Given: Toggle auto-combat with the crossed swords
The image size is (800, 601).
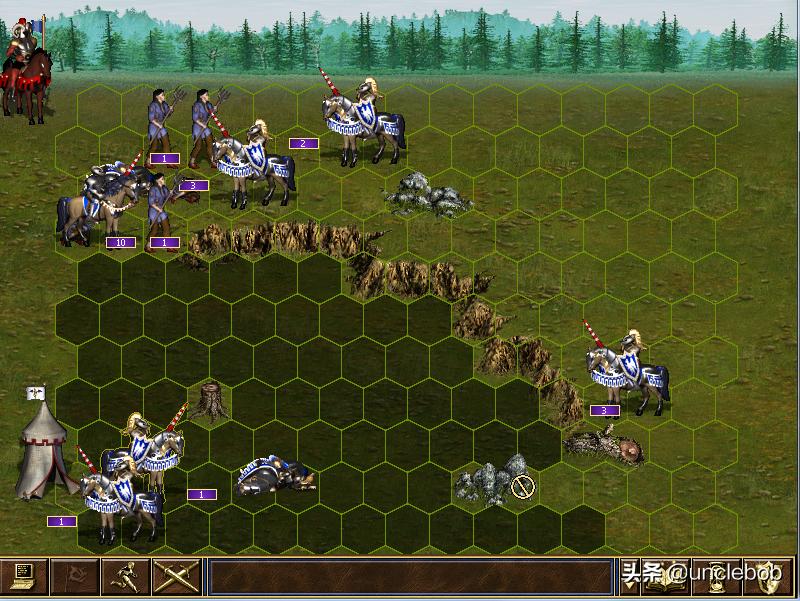Looking at the screenshot, I should click(x=176, y=577).
